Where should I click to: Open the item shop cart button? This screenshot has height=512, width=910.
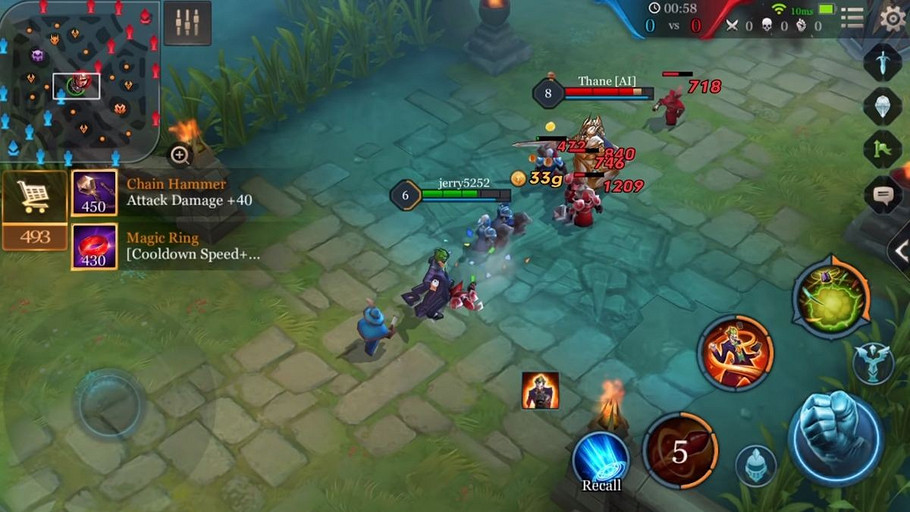(x=34, y=198)
